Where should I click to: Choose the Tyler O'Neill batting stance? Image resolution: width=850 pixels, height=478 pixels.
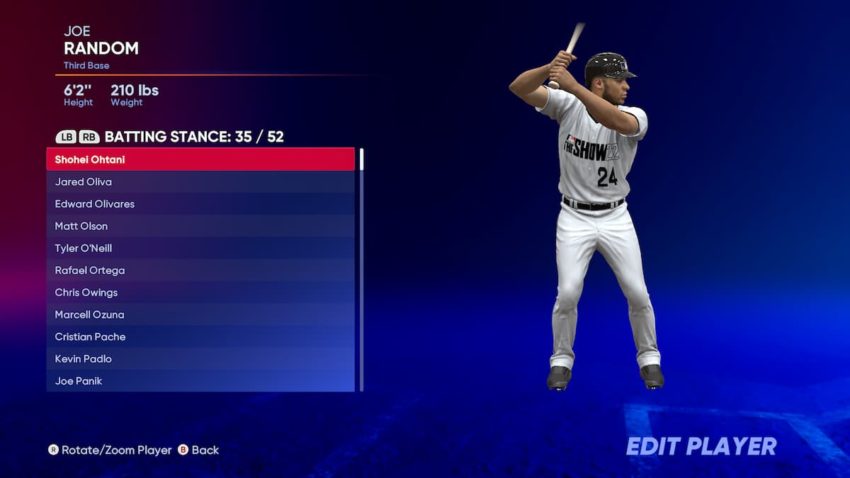coord(200,248)
